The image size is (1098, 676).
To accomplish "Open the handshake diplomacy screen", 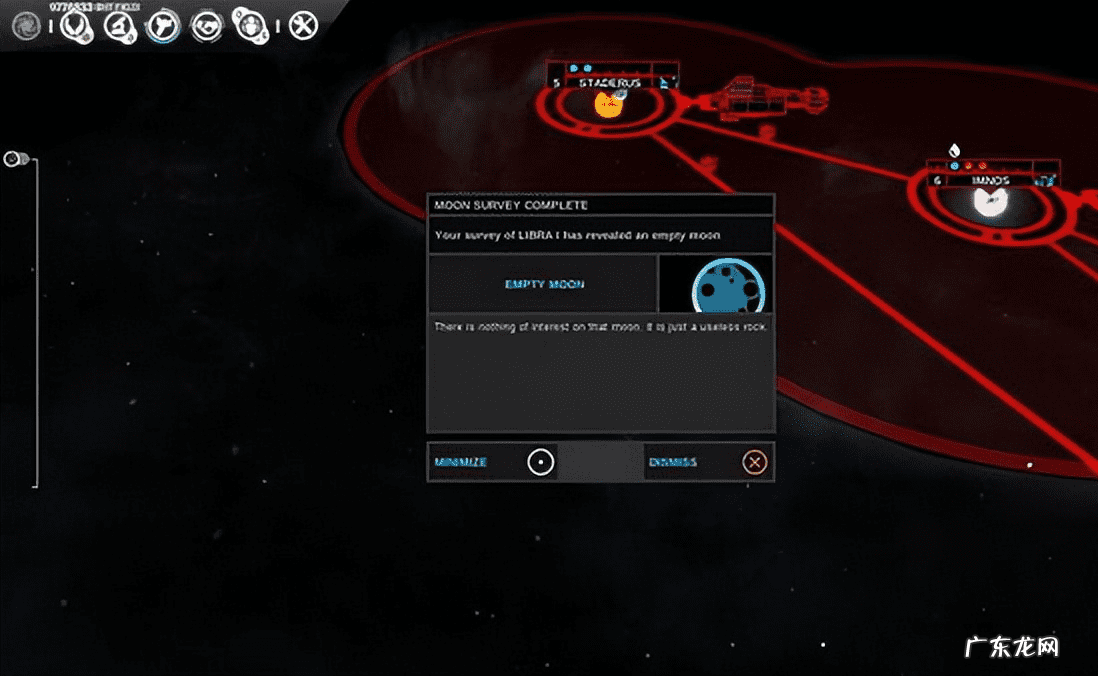I will (x=207, y=25).
